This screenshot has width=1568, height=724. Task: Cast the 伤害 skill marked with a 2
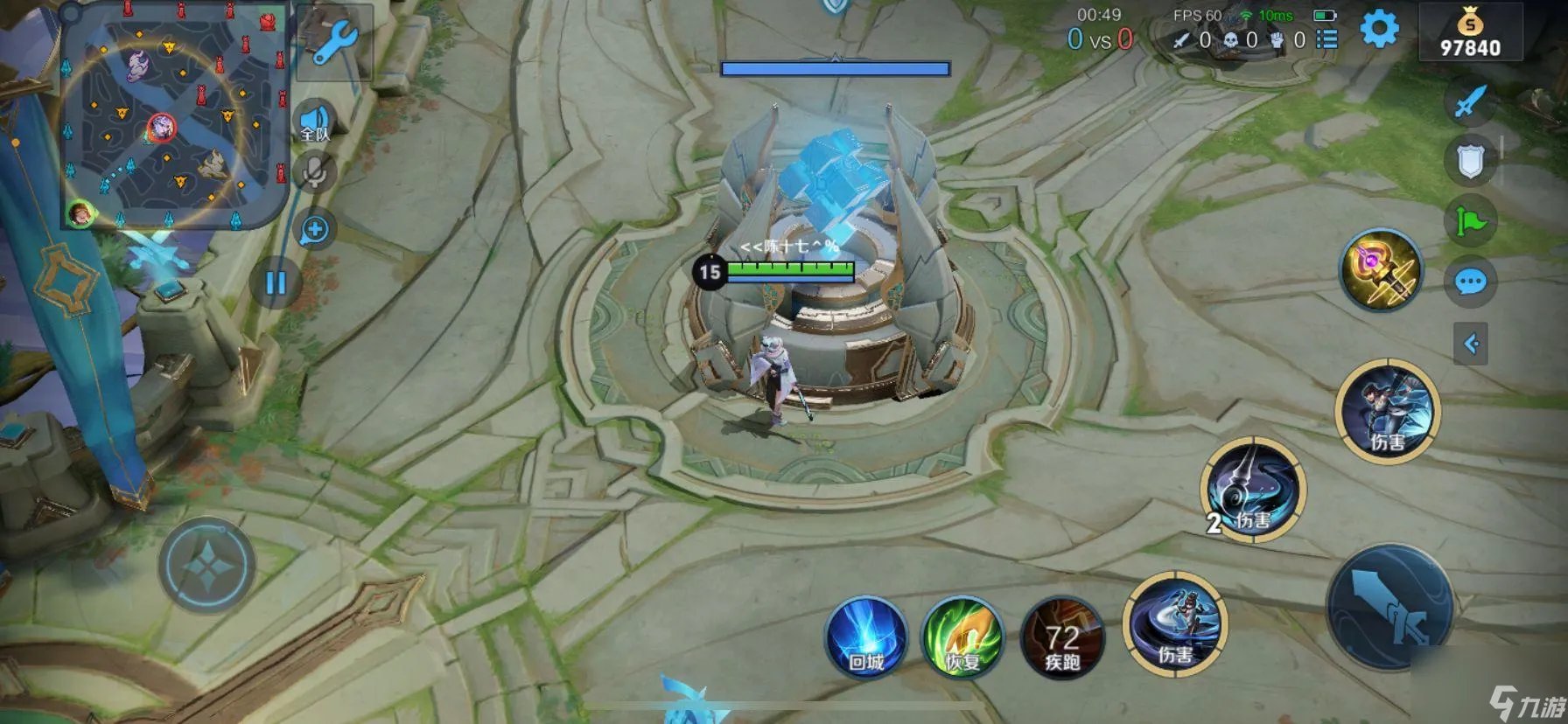pos(1253,491)
